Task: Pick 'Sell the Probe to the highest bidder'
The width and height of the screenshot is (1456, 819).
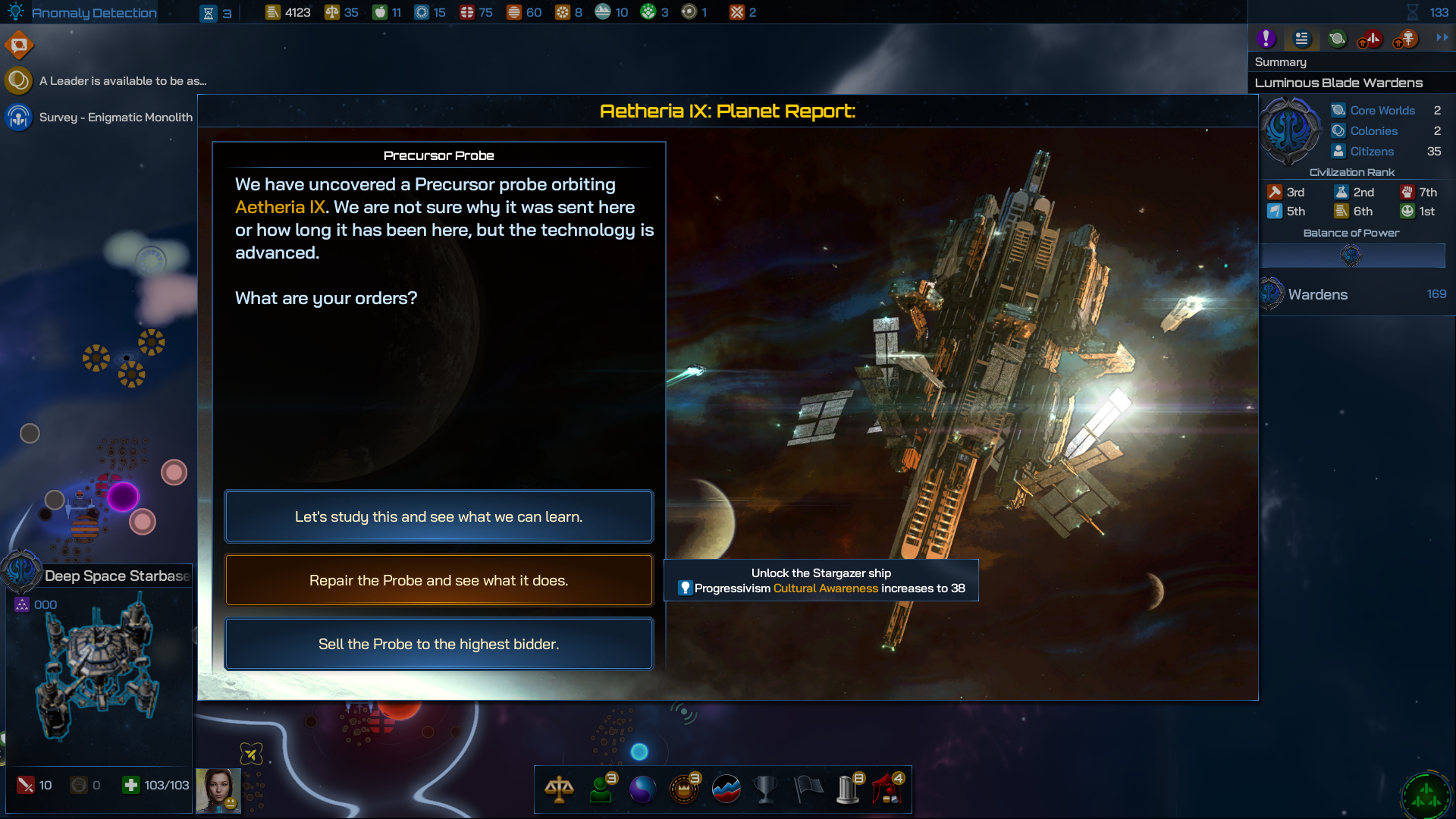Action: [x=438, y=644]
